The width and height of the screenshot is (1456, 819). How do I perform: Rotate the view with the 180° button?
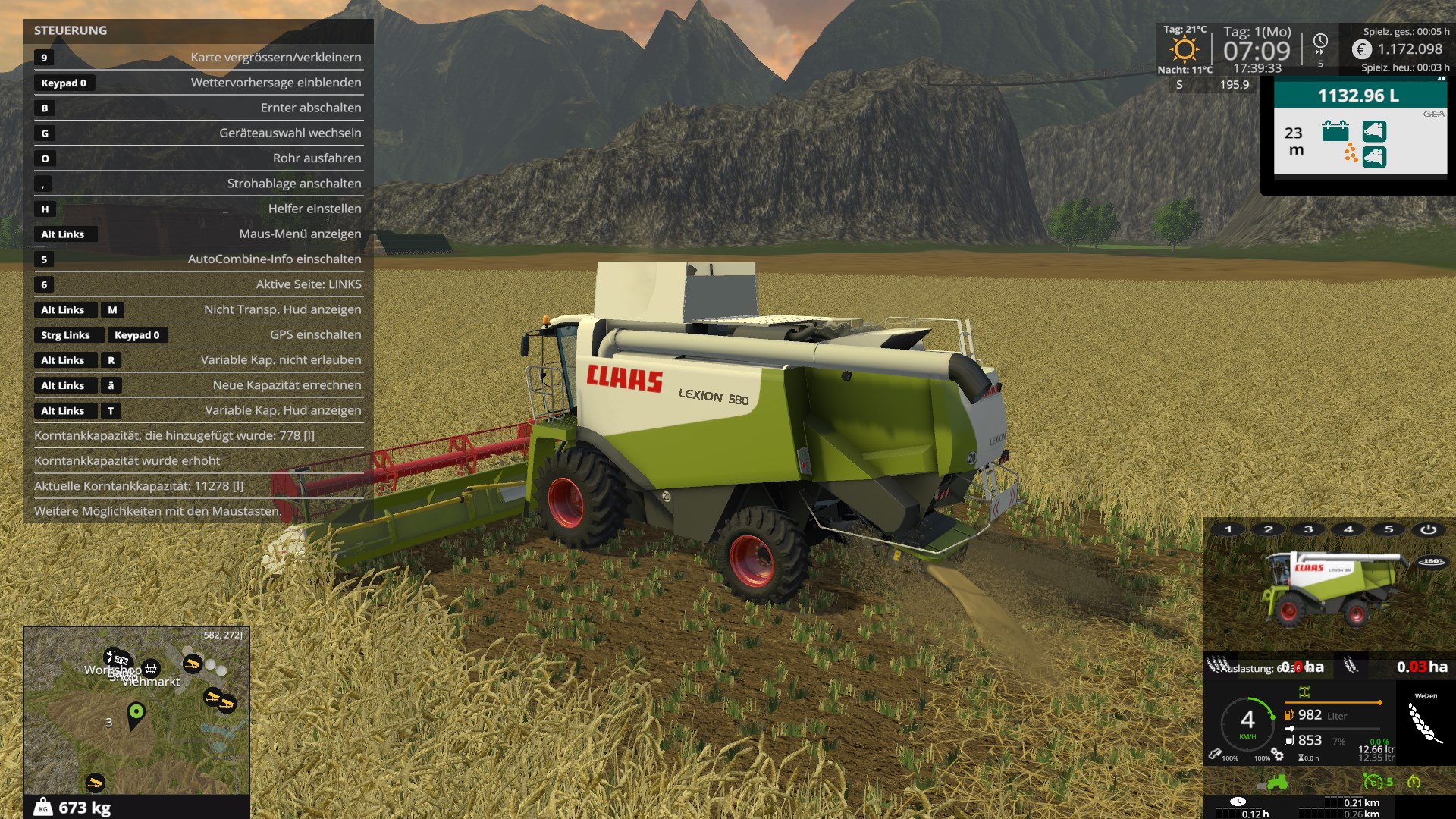(x=1432, y=562)
